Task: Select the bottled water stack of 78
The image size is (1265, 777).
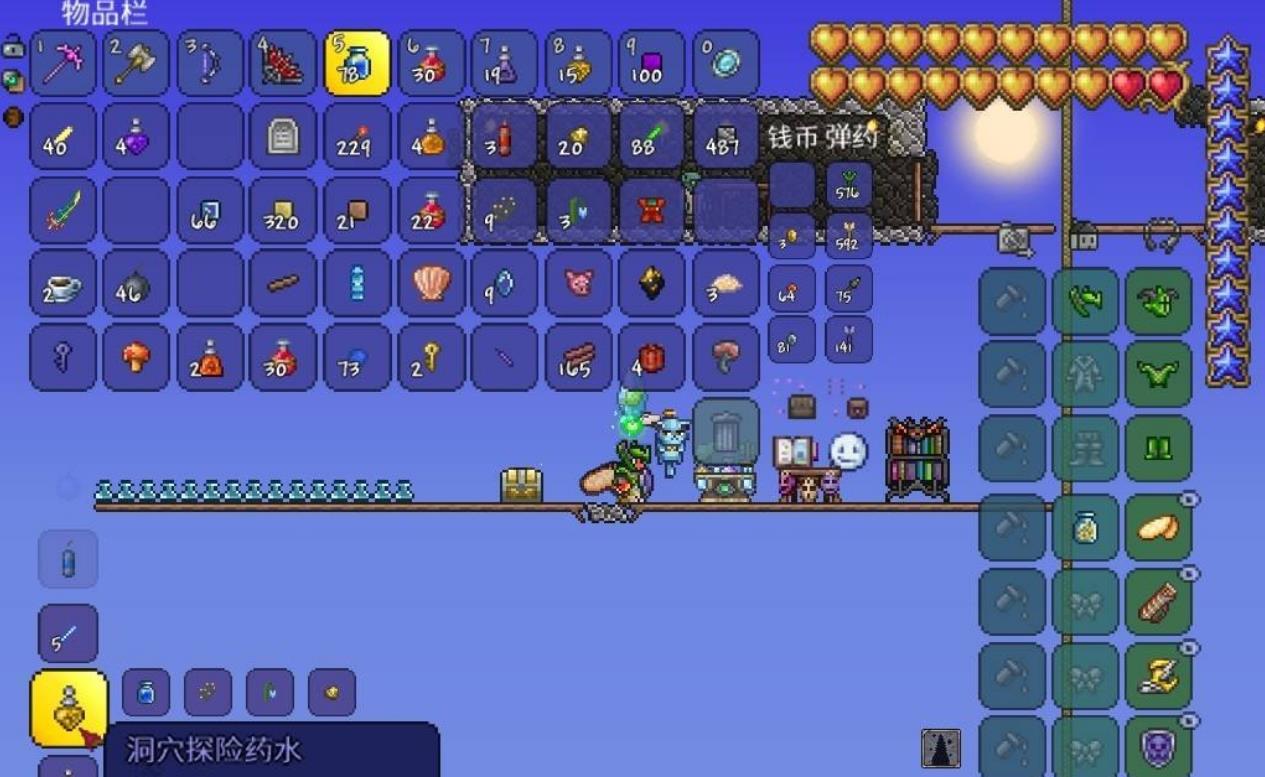Action: point(357,63)
